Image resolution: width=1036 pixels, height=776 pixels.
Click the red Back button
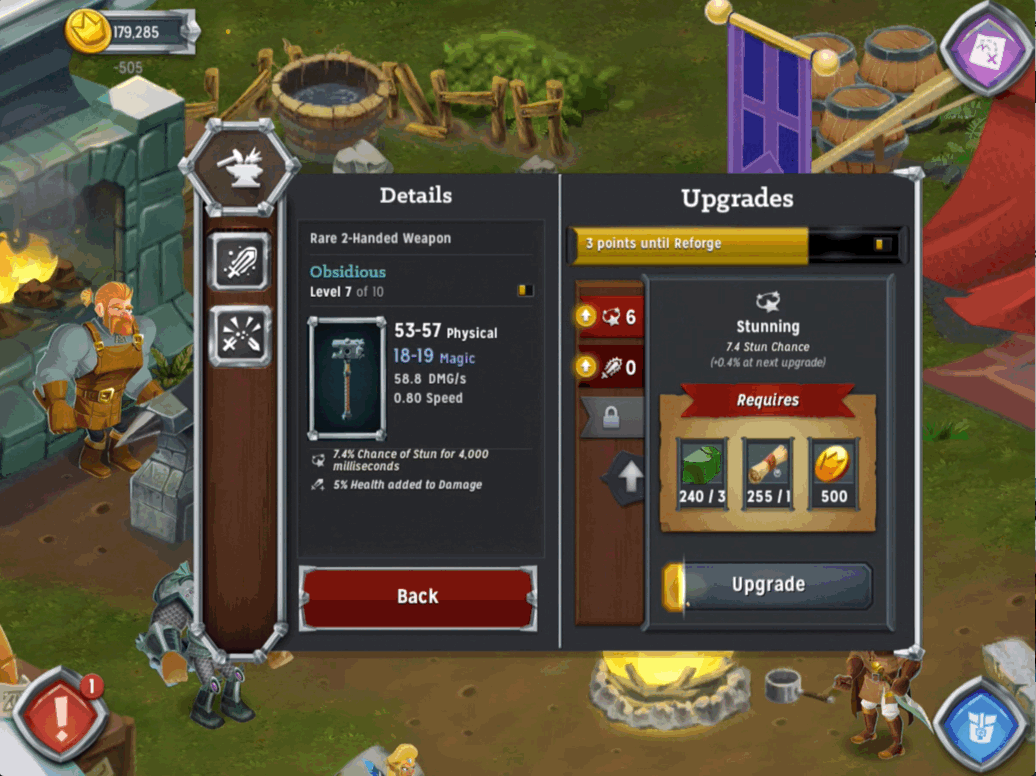coord(417,597)
